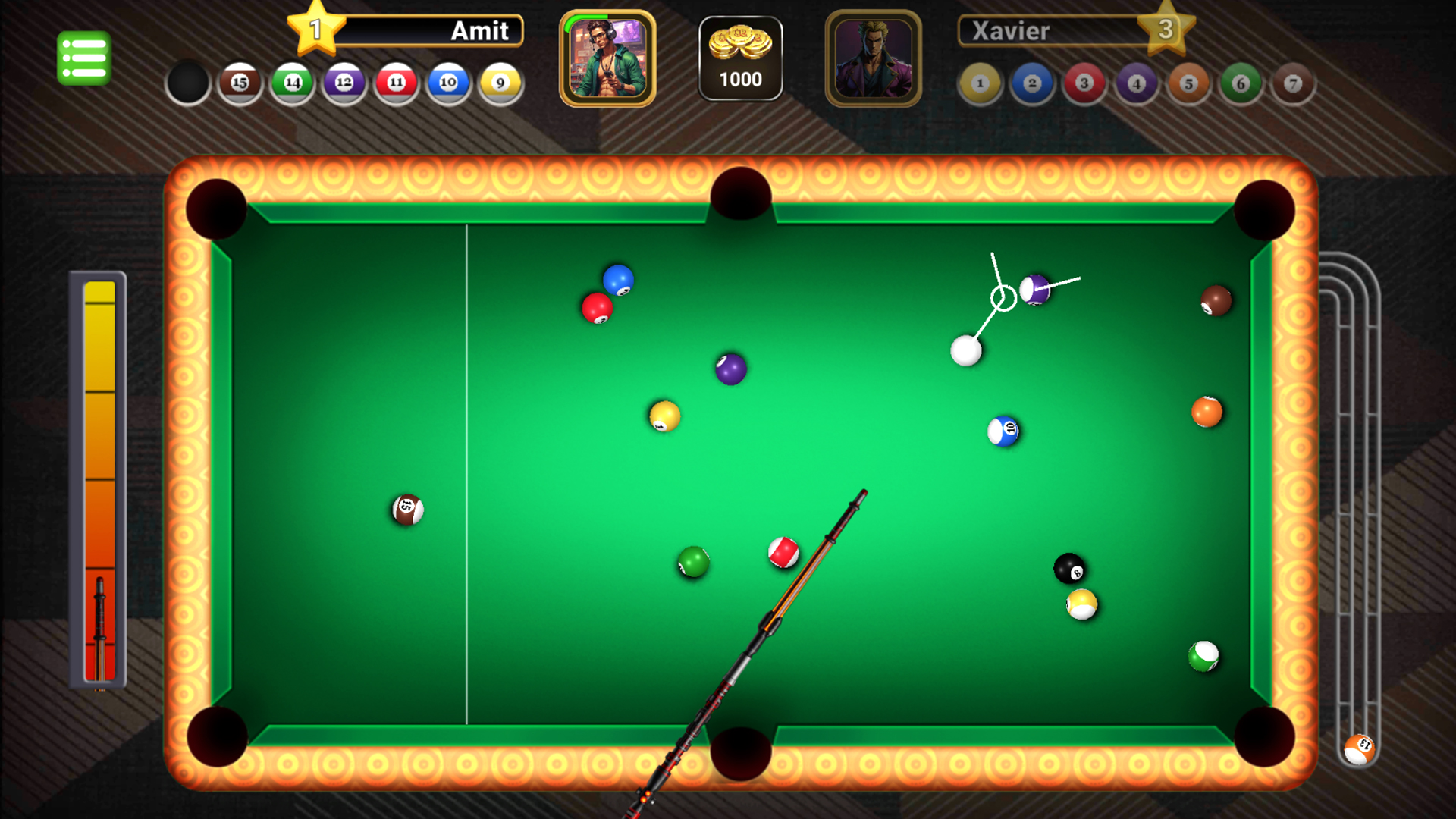
Task: Select the white 10-ball on the table
Action: [1003, 430]
